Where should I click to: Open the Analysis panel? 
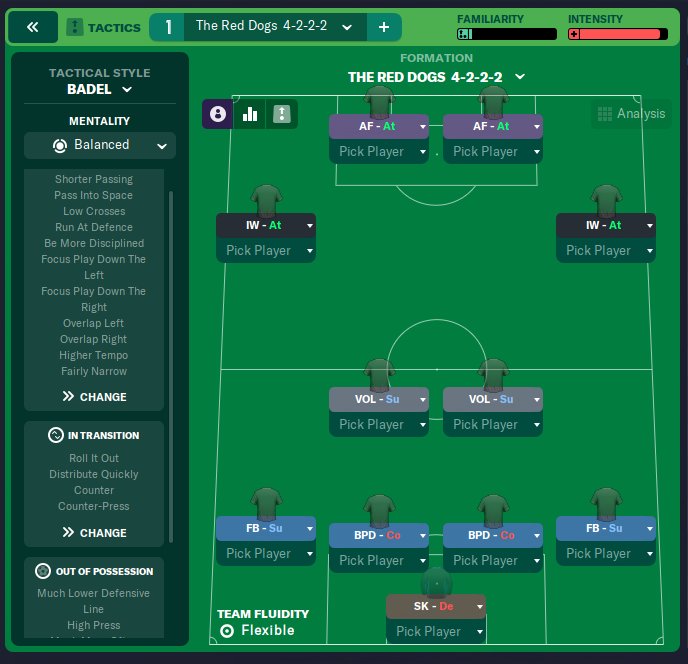pos(630,114)
